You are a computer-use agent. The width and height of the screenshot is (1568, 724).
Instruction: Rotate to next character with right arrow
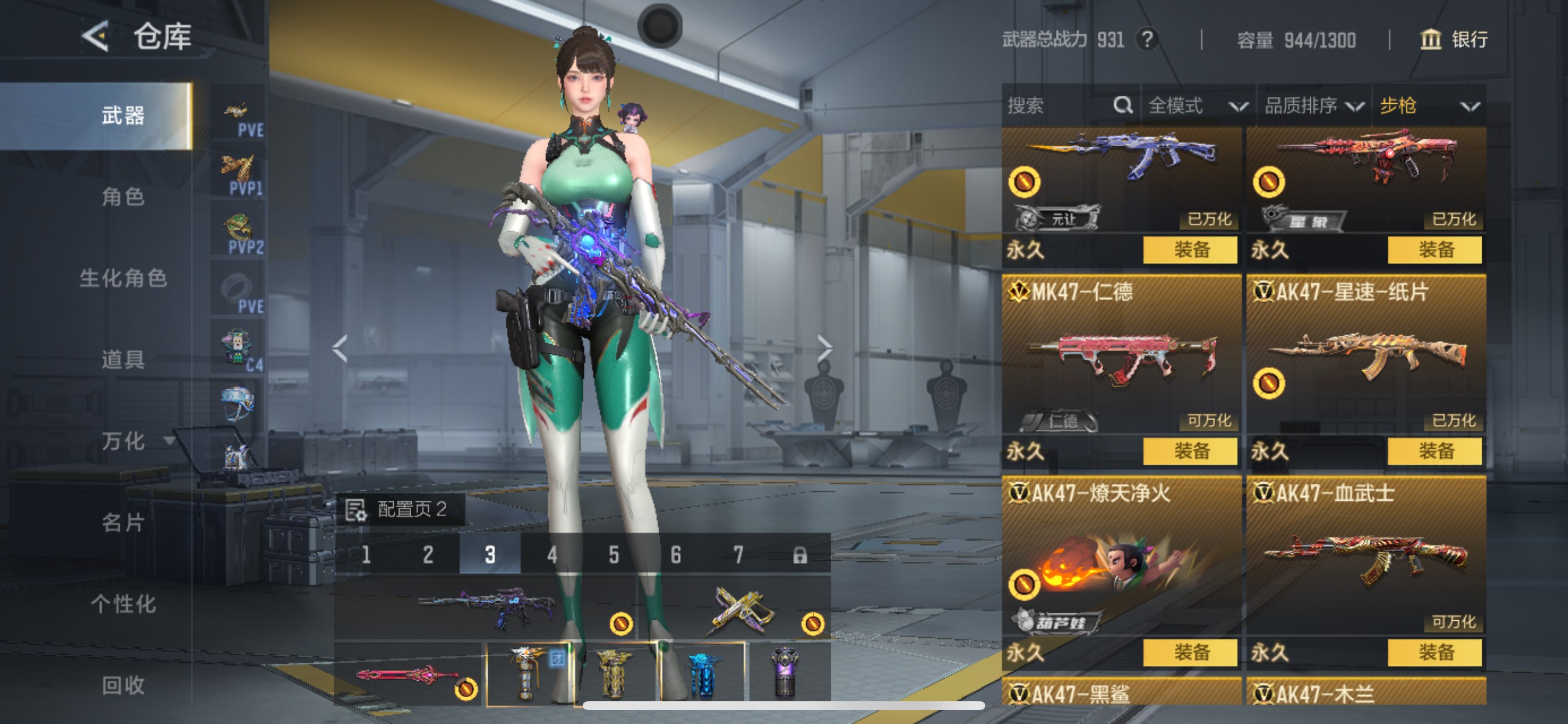pyautogui.click(x=824, y=349)
